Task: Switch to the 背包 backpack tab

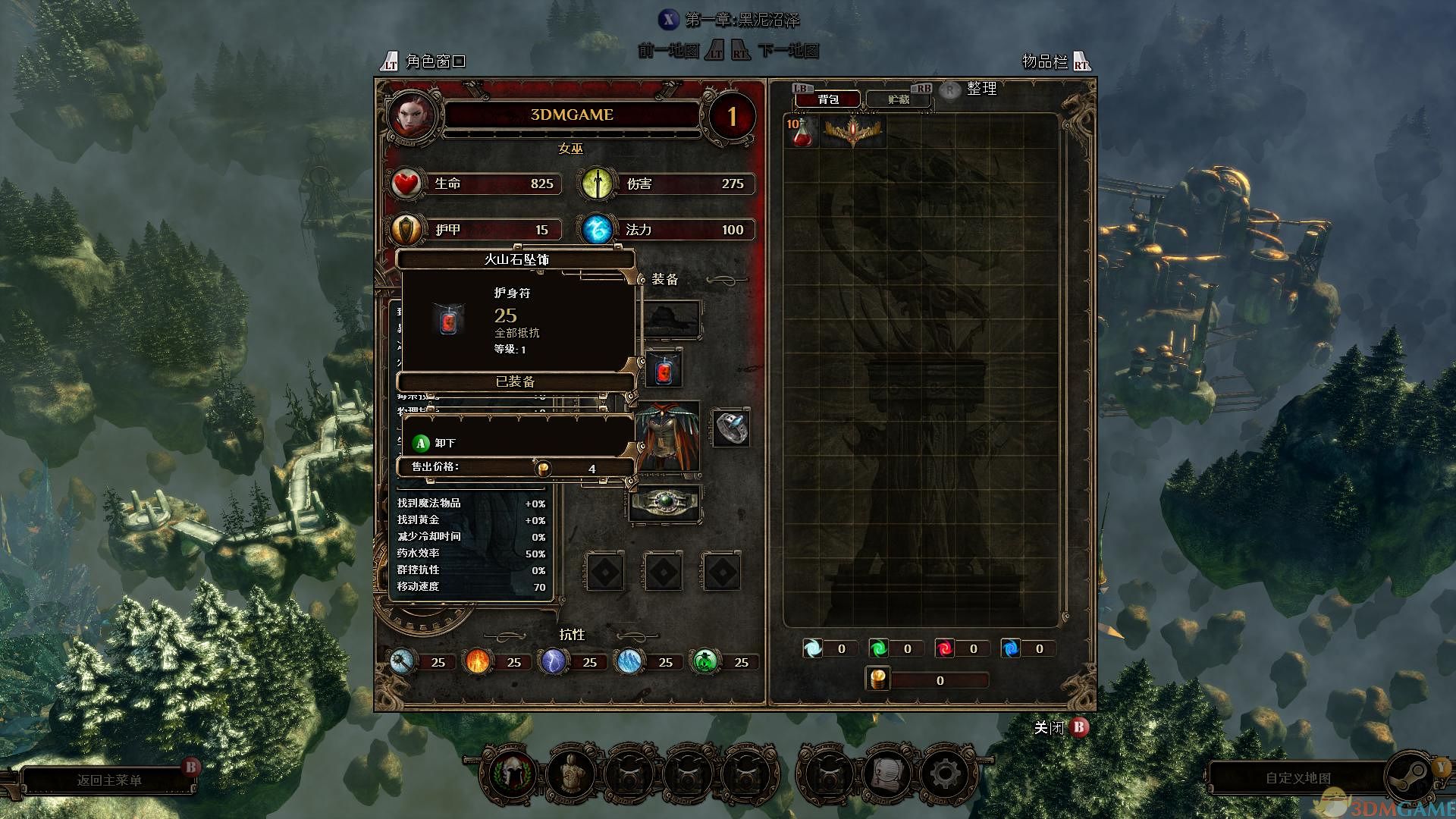Action: (827, 99)
